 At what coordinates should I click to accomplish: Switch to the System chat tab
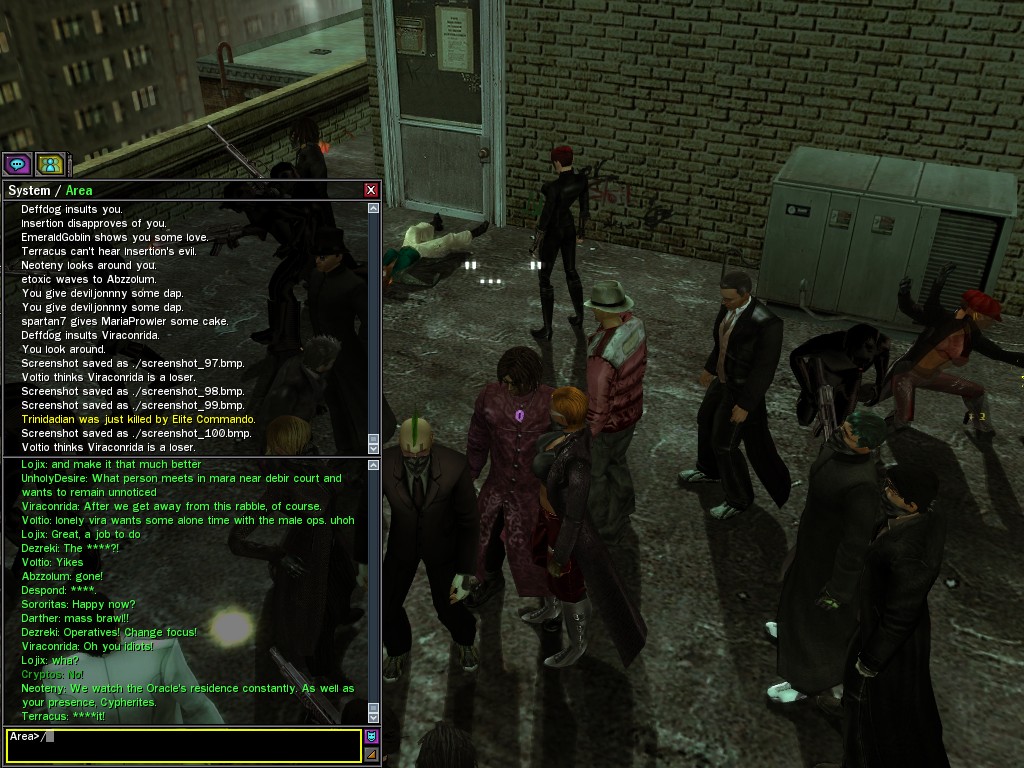click(28, 190)
